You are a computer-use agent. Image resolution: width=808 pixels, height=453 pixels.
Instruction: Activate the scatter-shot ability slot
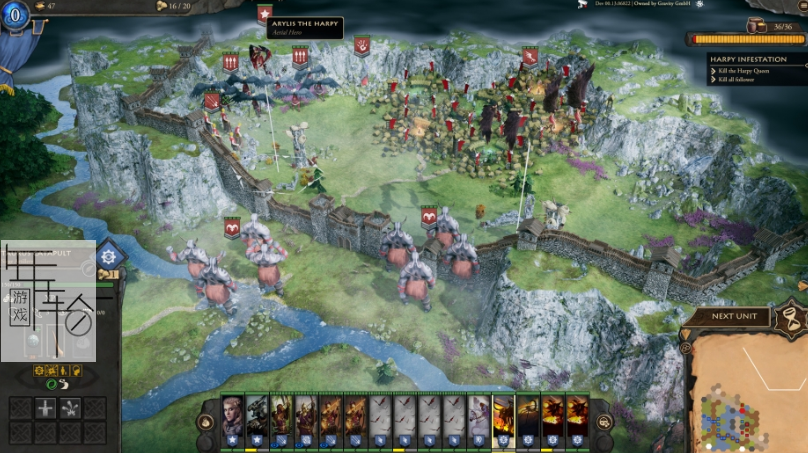click(70, 408)
